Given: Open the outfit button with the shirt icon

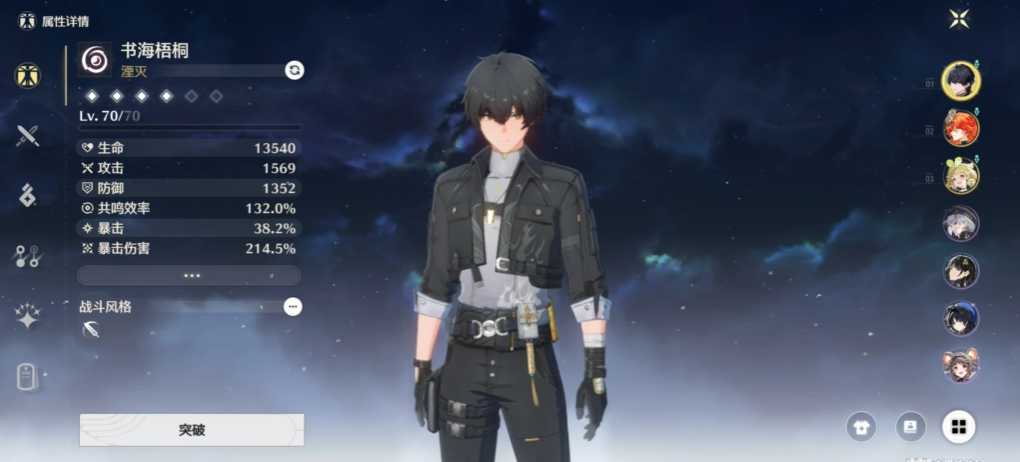Looking at the screenshot, I should [x=860, y=427].
